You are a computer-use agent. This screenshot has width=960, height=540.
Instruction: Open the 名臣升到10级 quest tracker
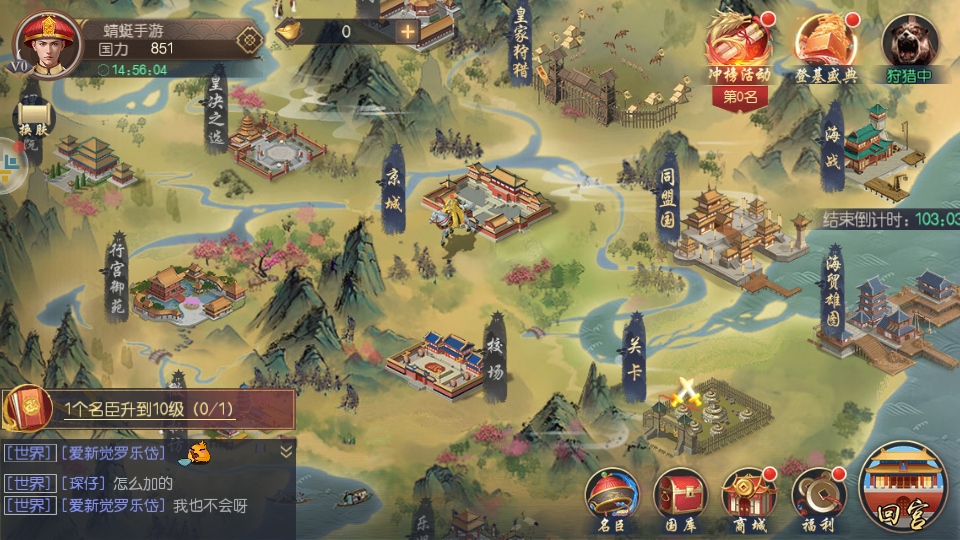150,408
